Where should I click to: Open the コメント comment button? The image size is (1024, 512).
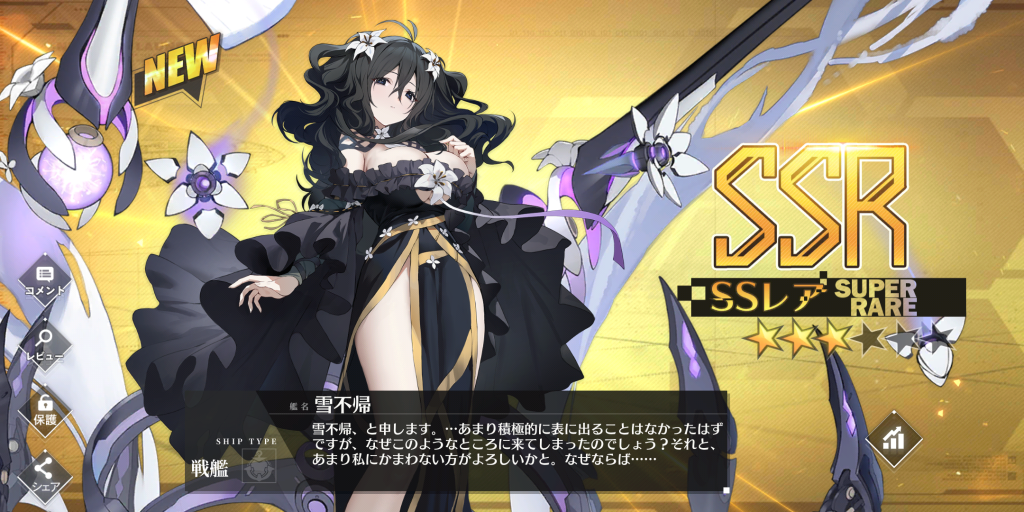coord(44,278)
